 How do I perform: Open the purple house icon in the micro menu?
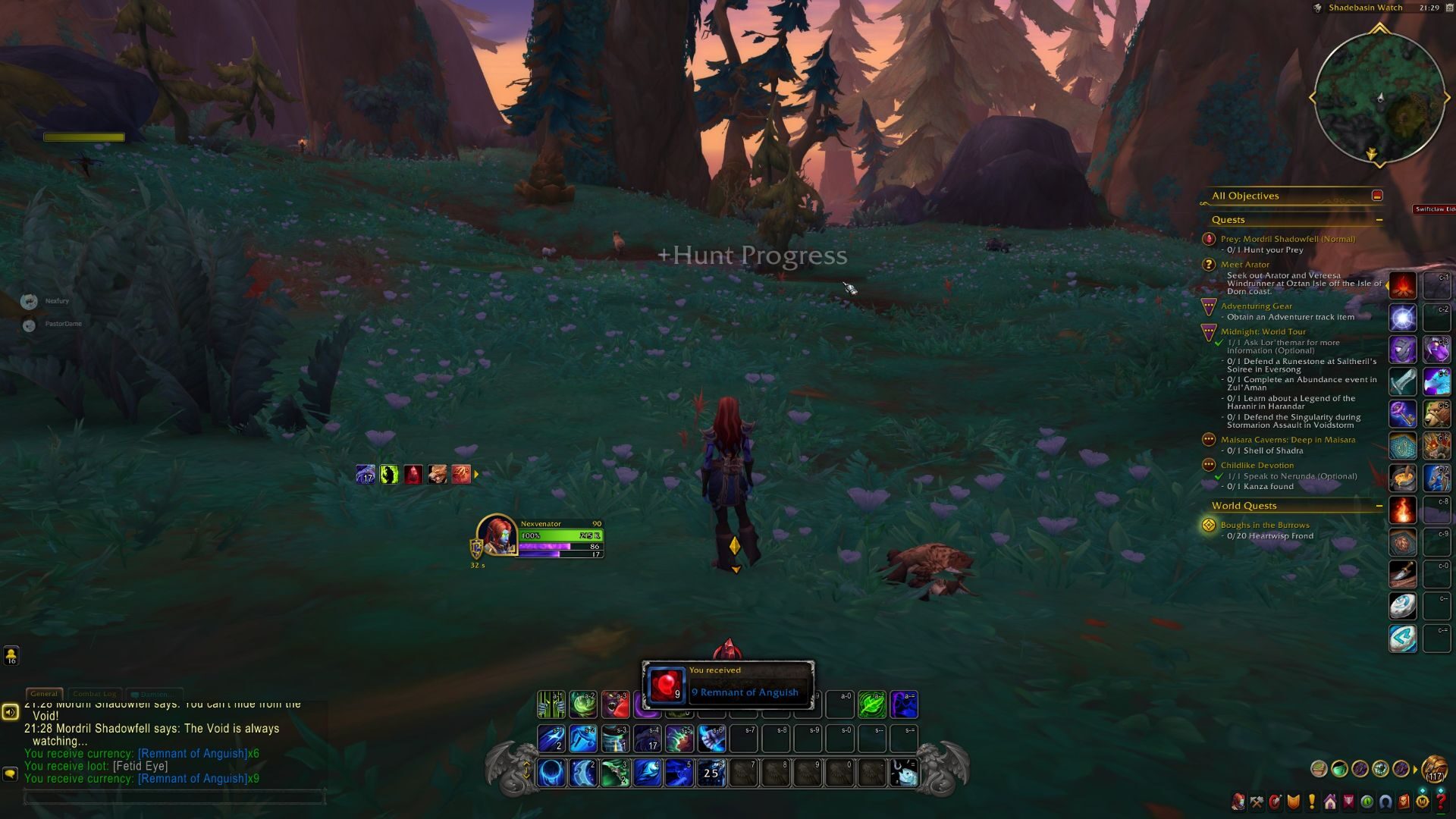pyautogui.click(x=1330, y=802)
